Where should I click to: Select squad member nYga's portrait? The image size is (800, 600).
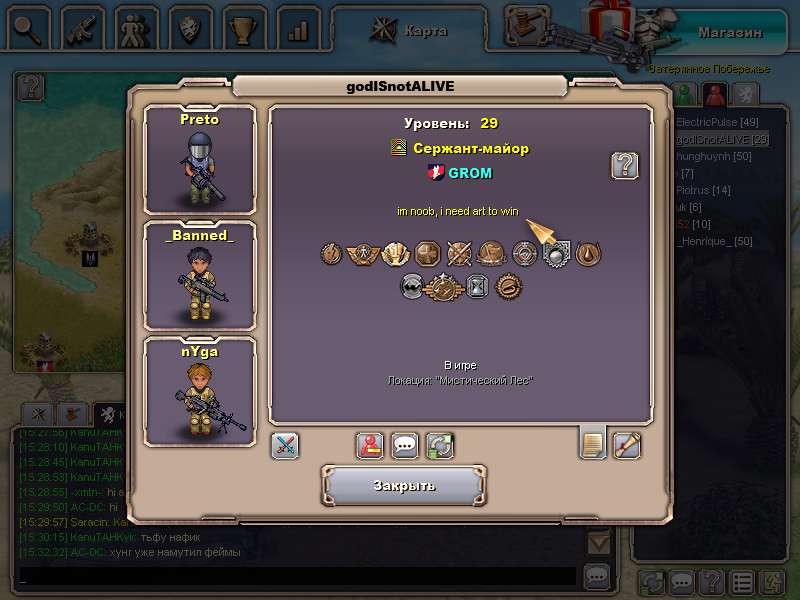(x=199, y=391)
